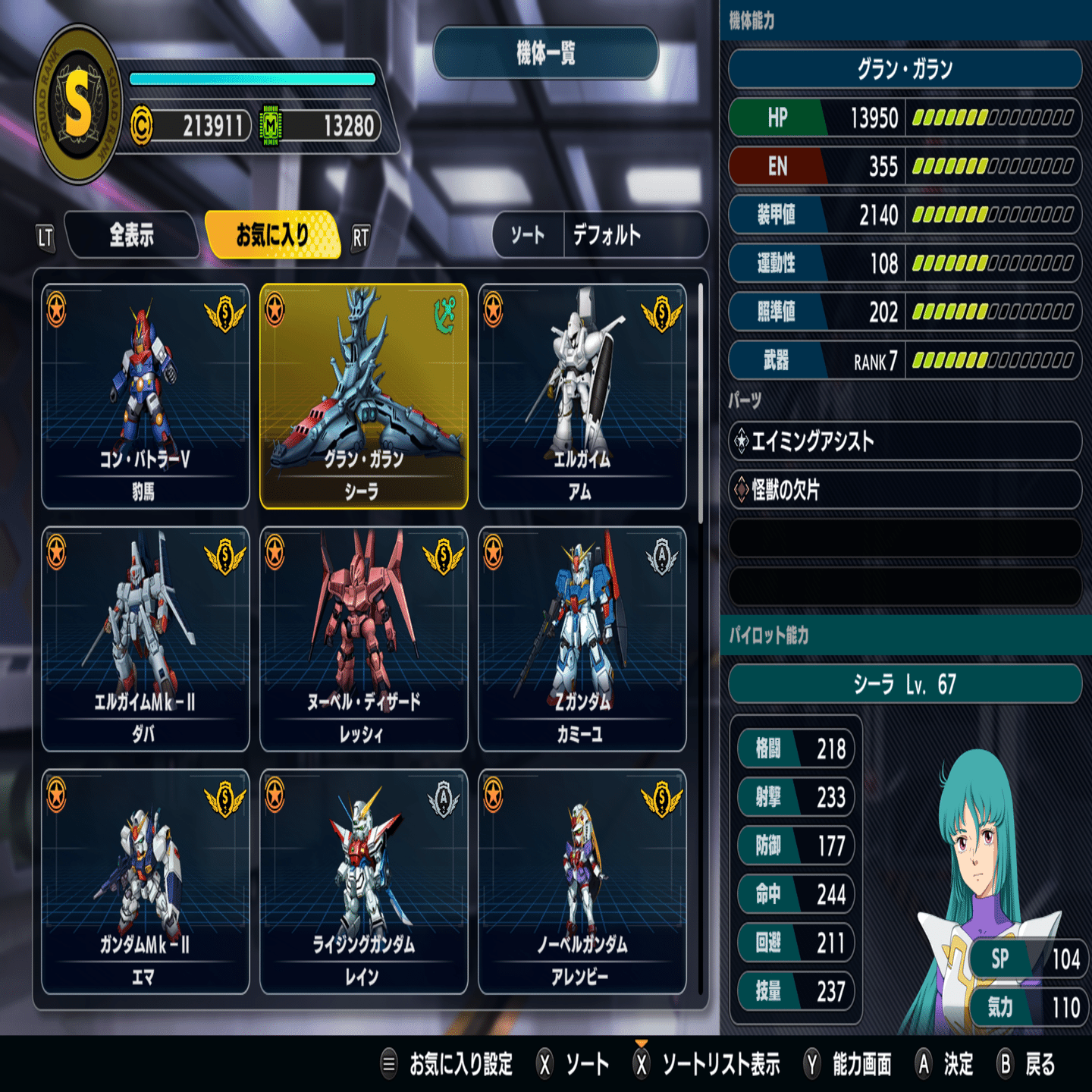Click the unit list scrollbar
1092x1092 pixels.
[x=701, y=403]
